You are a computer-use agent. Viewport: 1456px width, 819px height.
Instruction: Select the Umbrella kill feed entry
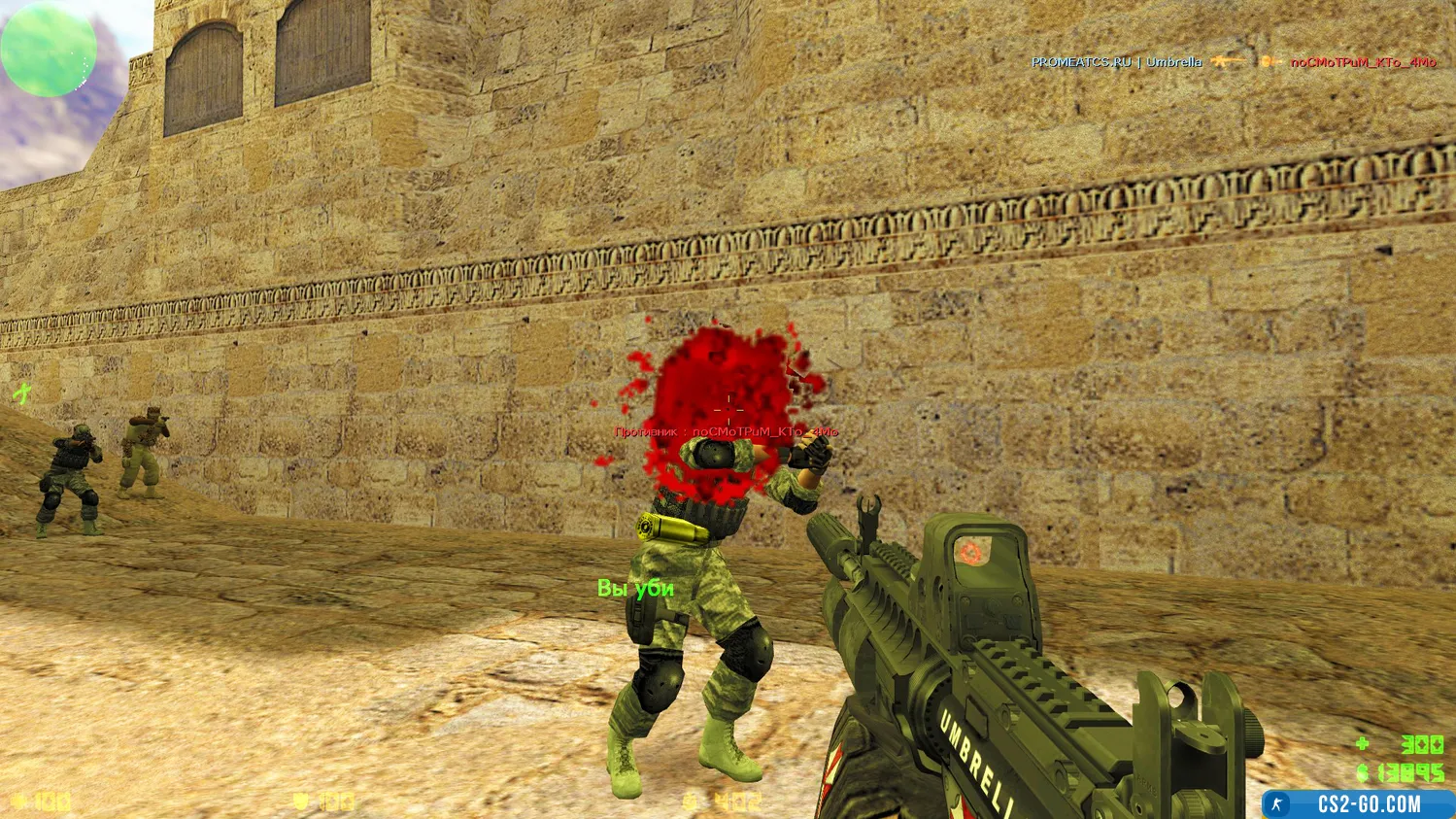point(1233,62)
